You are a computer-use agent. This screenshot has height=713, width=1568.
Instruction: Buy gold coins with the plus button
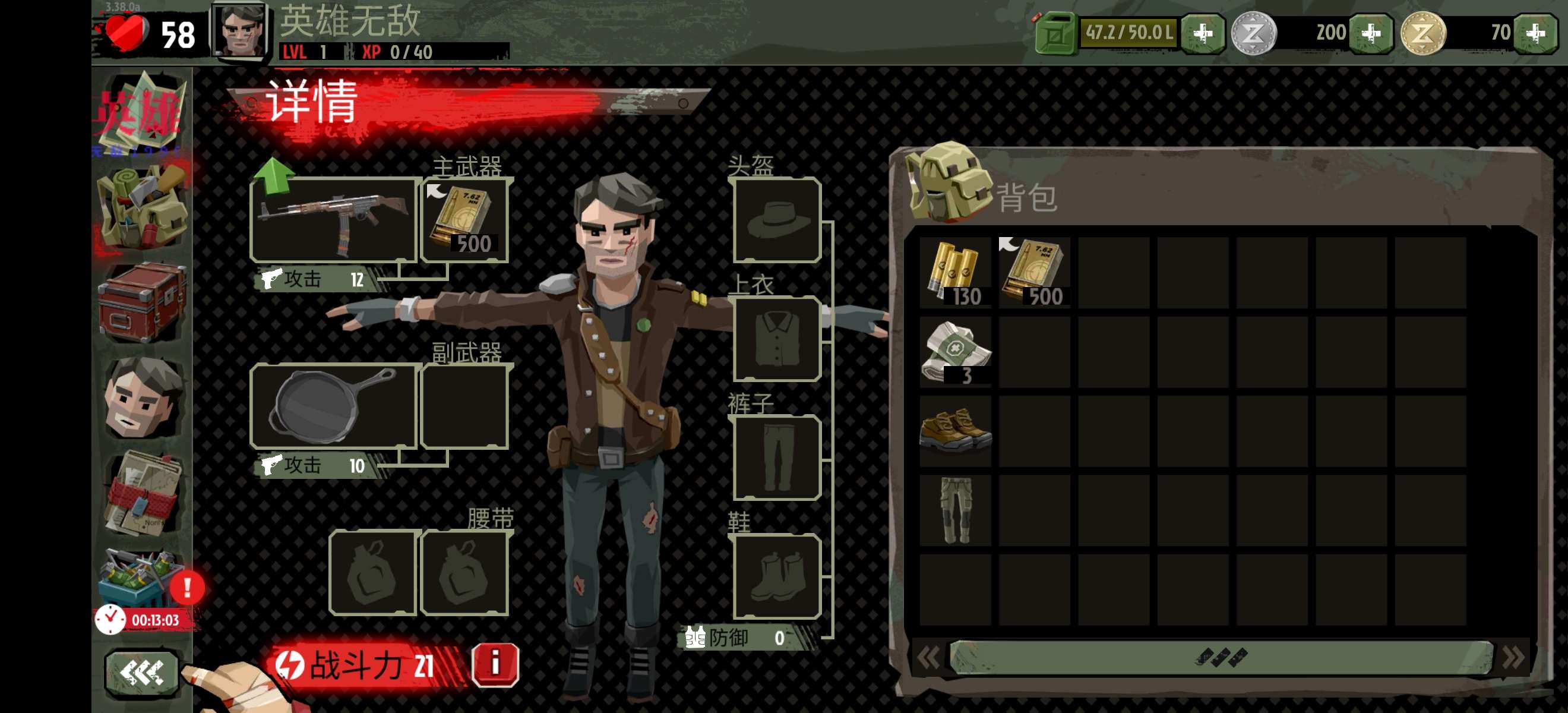[1535, 33]
